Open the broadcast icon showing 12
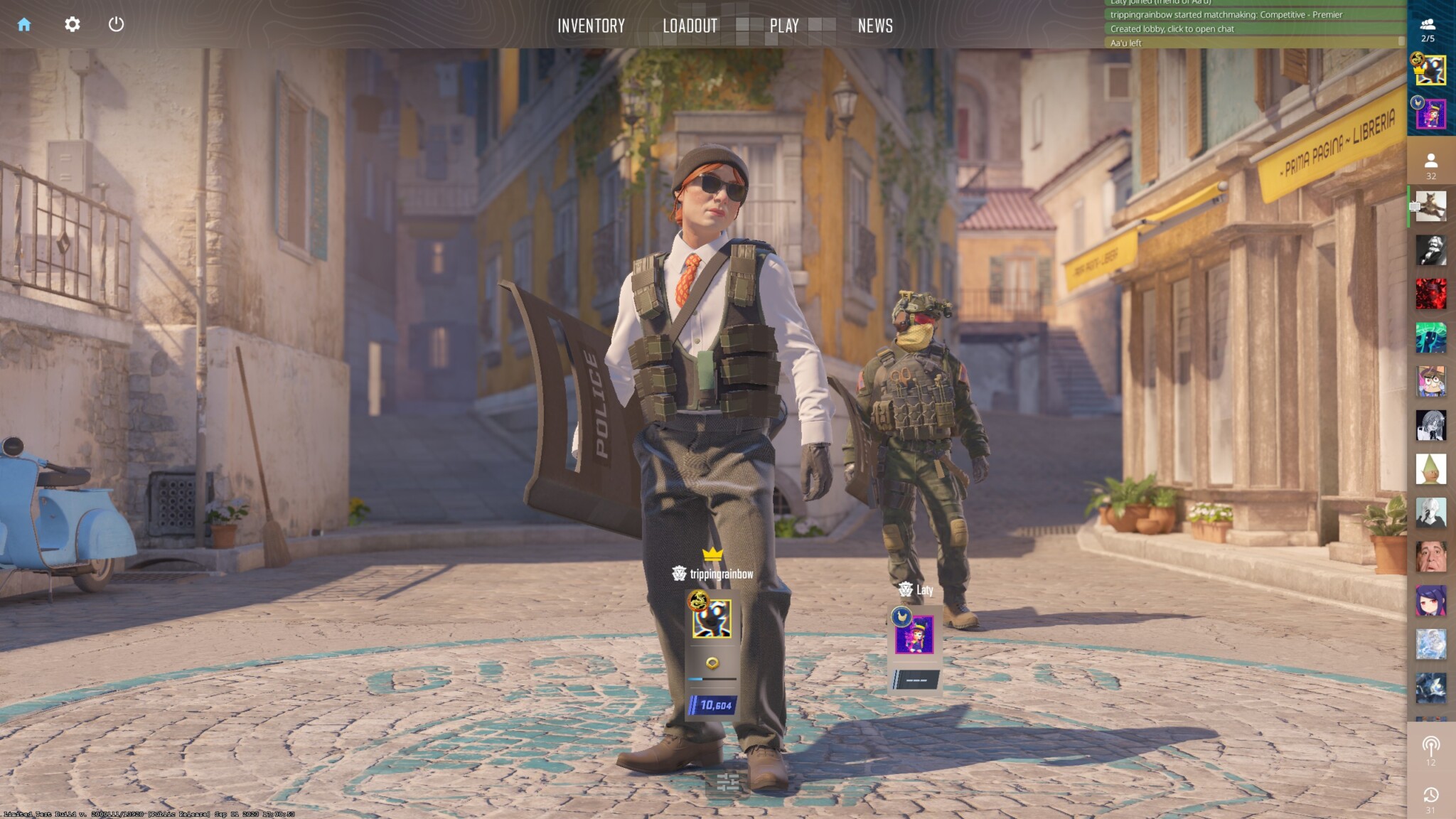This screenshot has height=819, width=1456. (1430, 750)
